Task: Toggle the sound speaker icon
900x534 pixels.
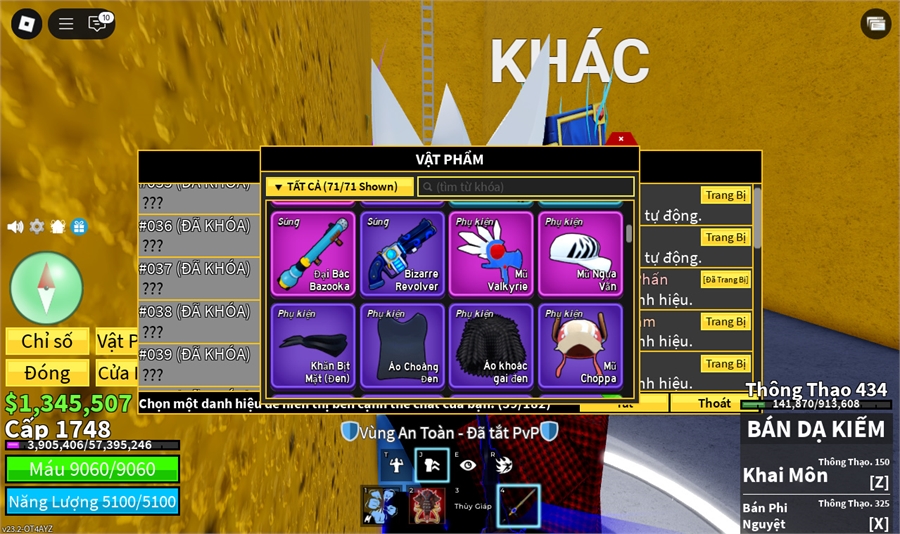Action: point(15,227)
